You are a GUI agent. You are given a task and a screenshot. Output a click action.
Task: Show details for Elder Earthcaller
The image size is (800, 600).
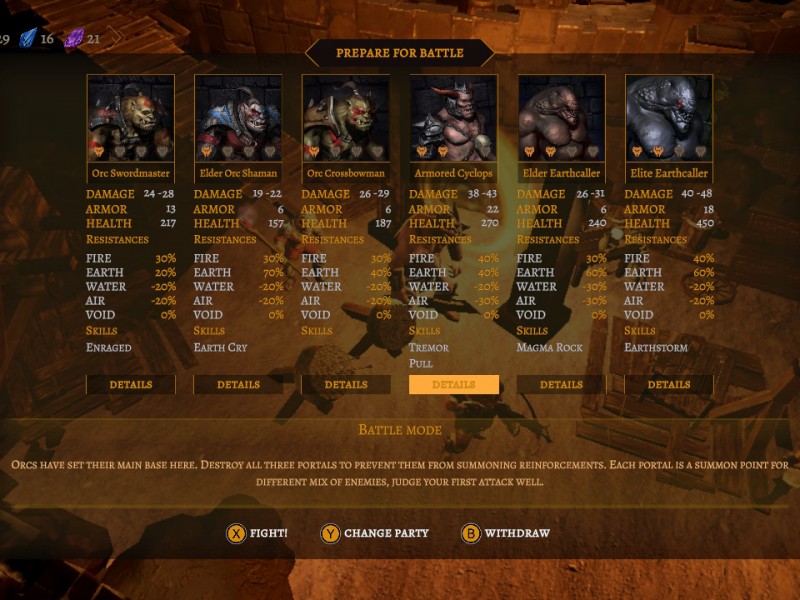(561, 385)
